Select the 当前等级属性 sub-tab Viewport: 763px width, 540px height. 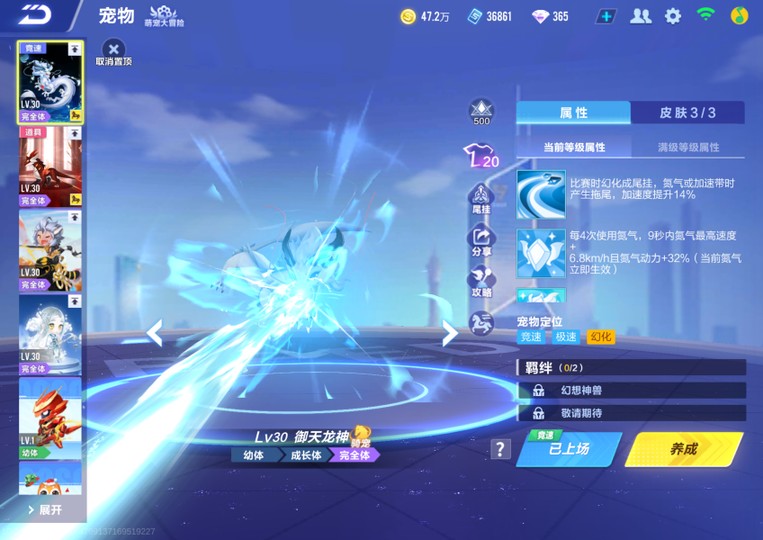(574, 147)
